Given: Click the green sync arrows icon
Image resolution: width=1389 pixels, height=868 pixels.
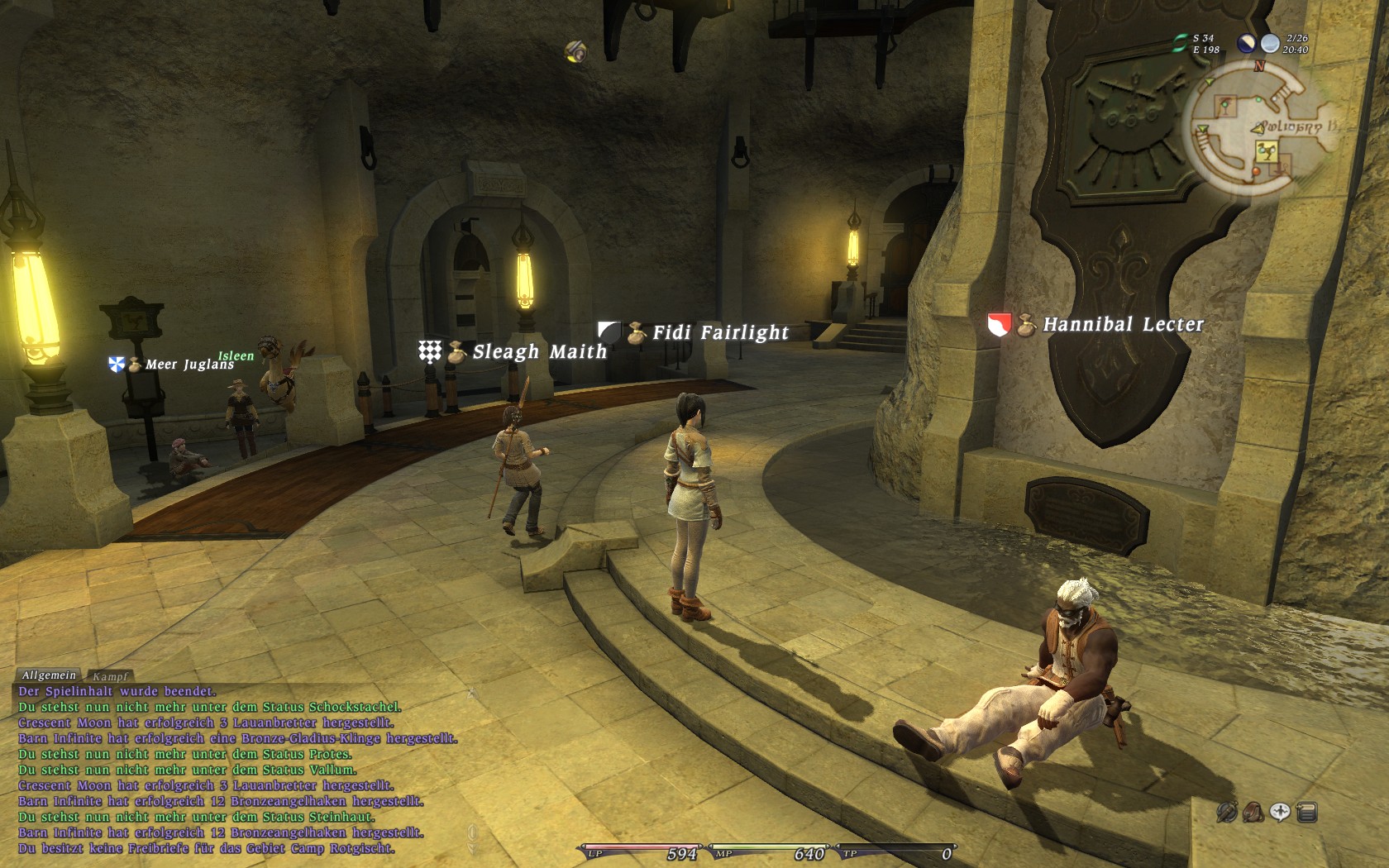Looking at the screenshot, I should click(1180, 44).
